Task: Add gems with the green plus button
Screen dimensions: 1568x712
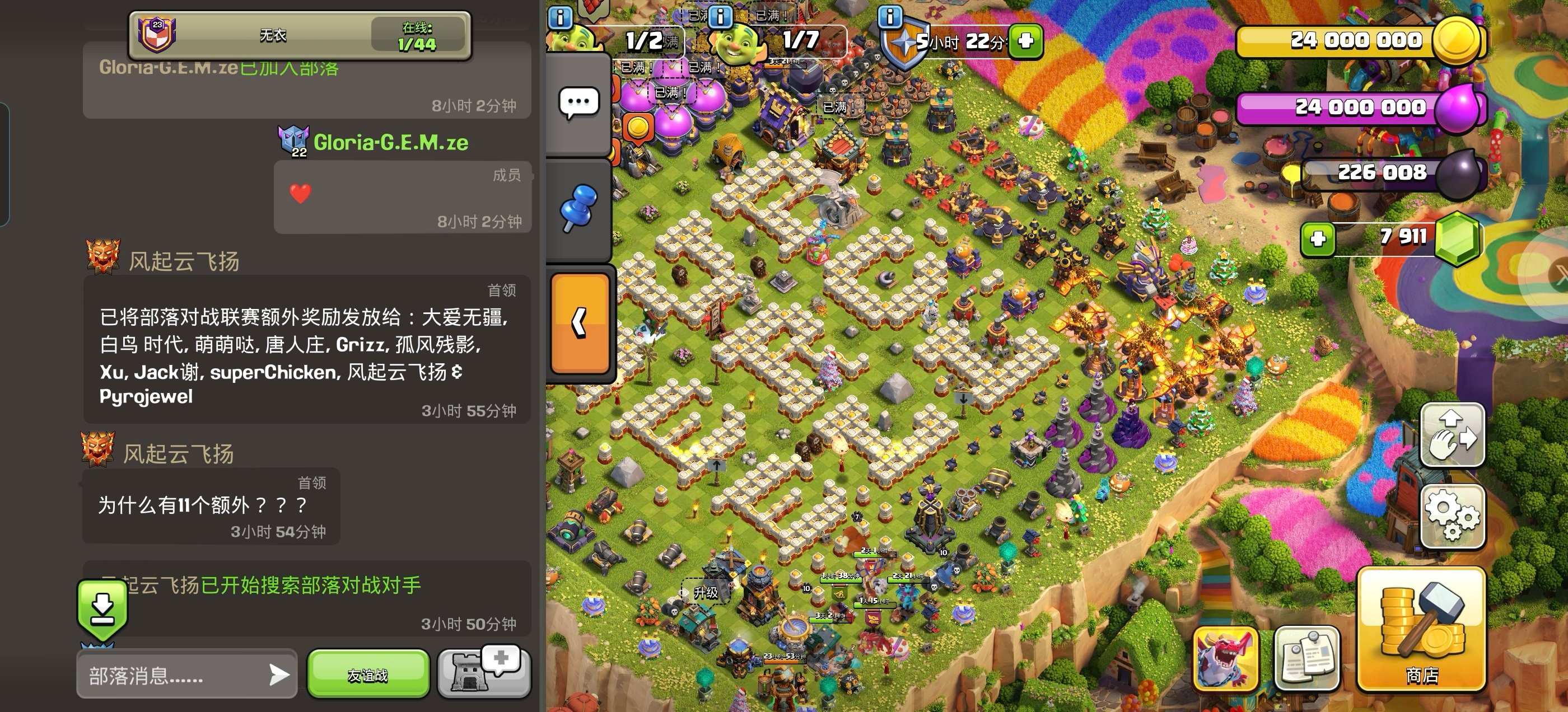Action: pyautogui.click(x=1317, y=238)
